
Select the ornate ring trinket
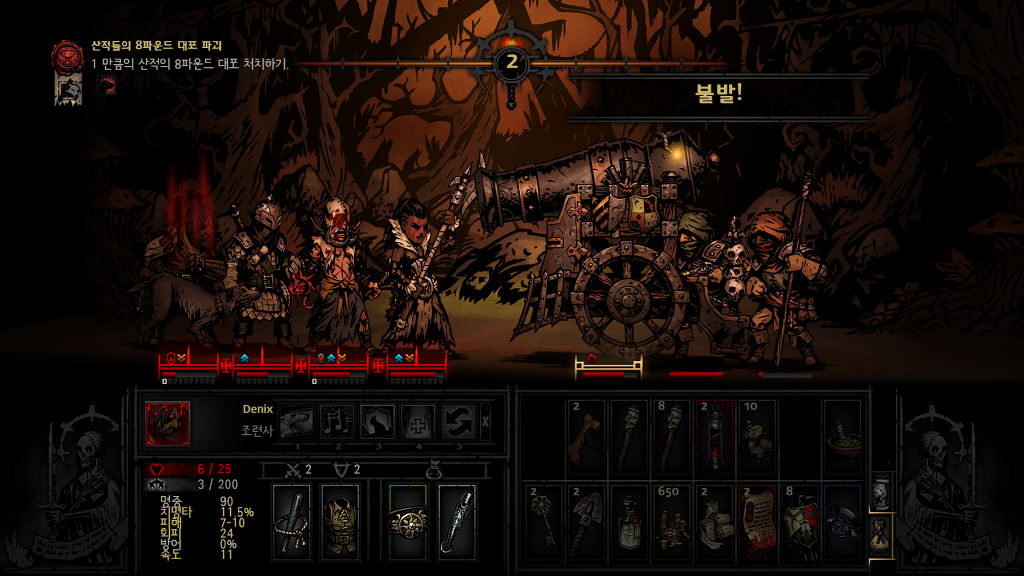407,518
